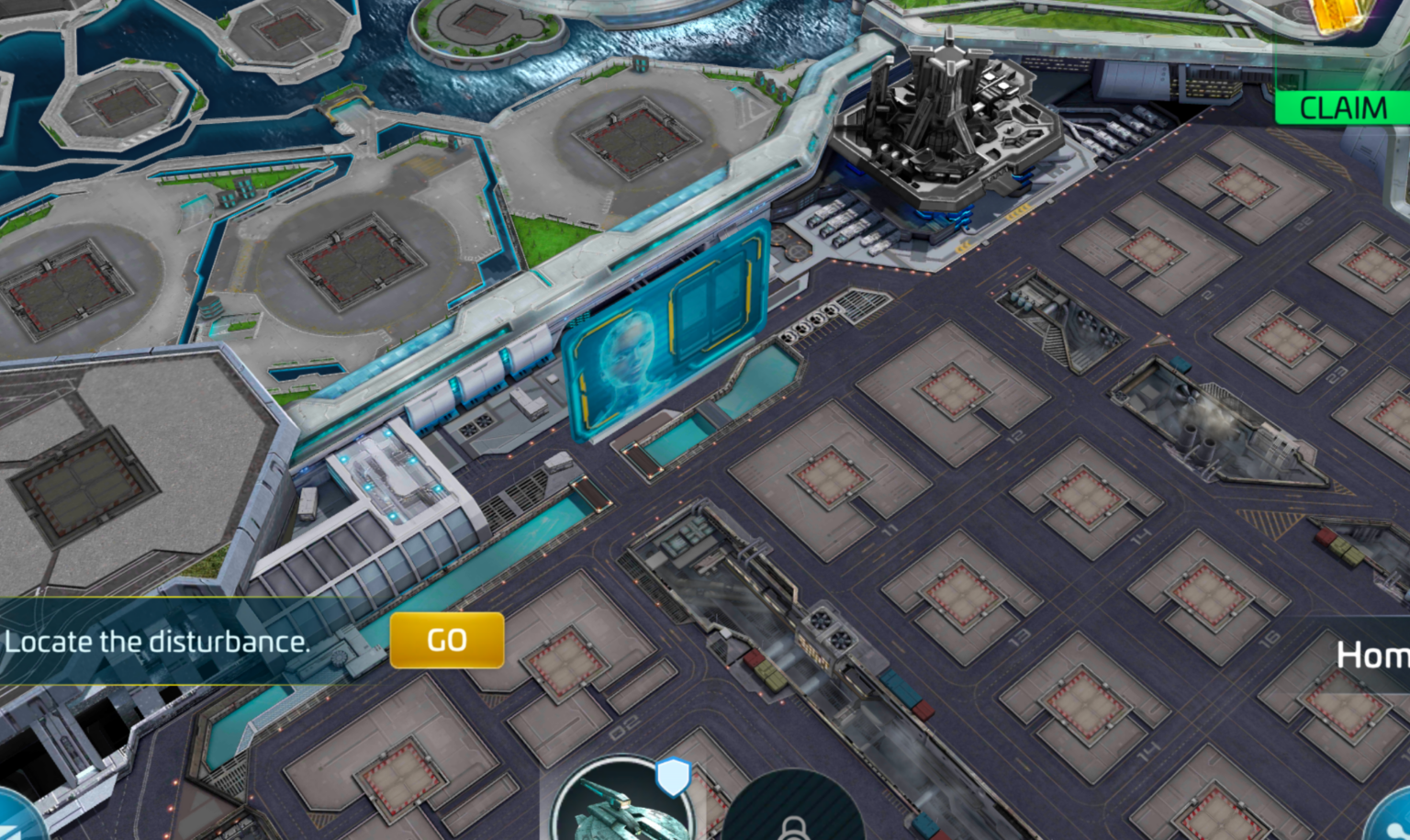
Task: Tap the tutorial message Locate the disturbance
Action: [x=156, y=642]
